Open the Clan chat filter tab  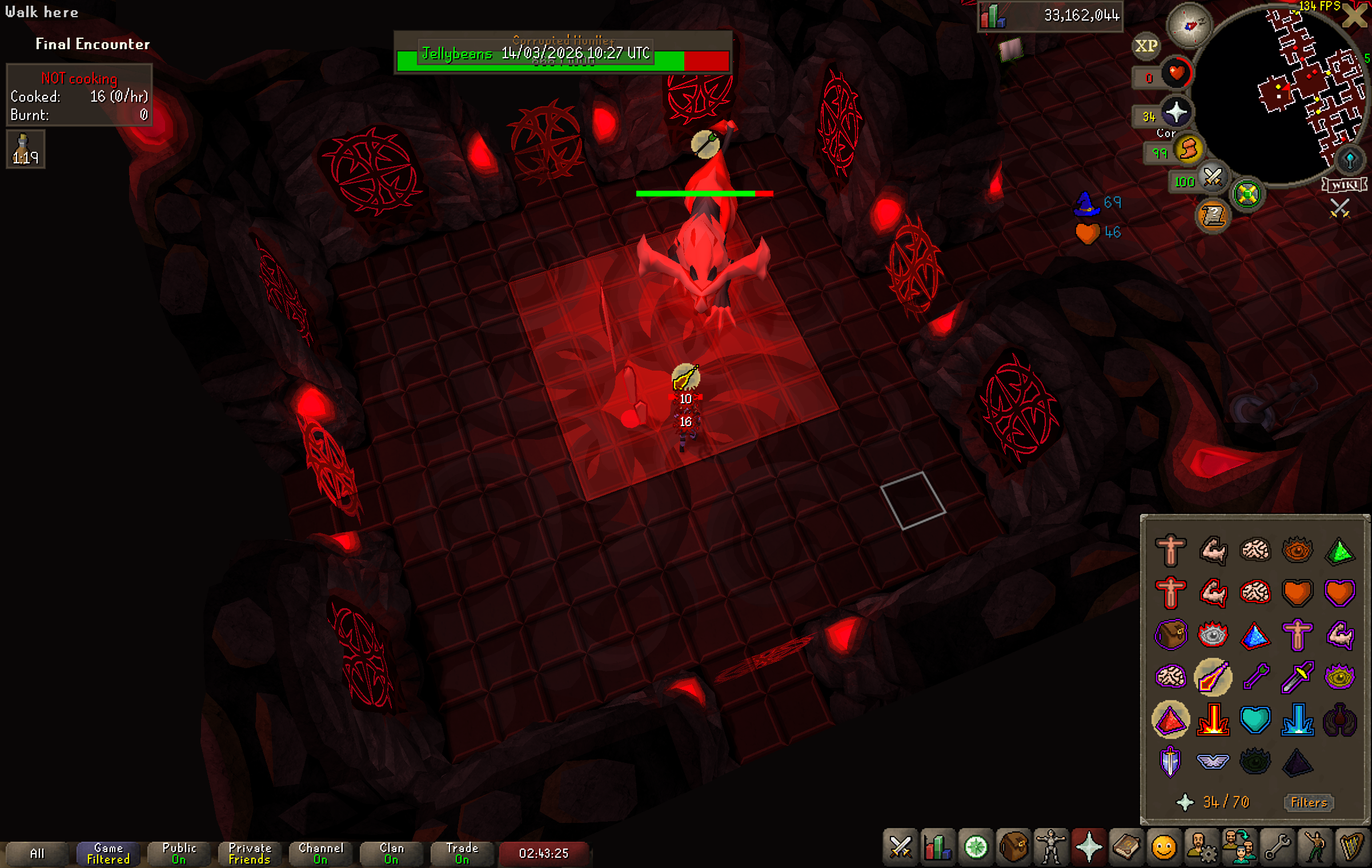coord(391,854)
